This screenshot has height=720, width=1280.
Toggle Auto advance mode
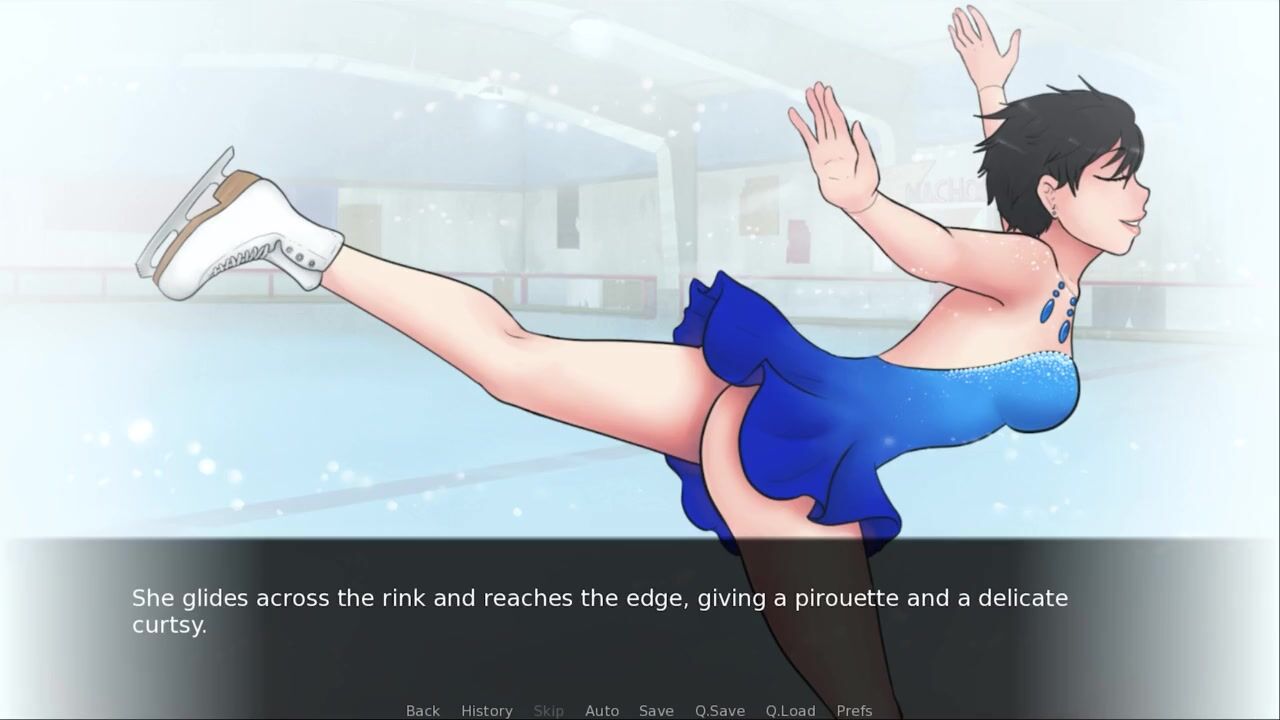[x=601, y=710]
